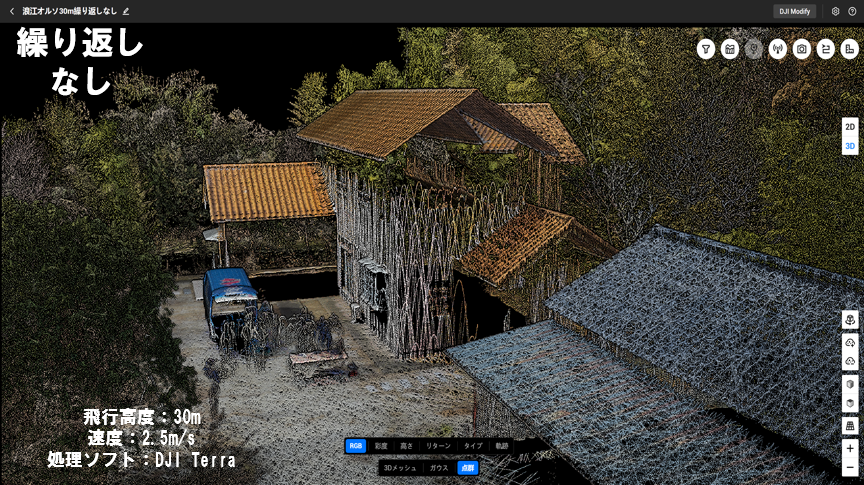This screenshot has height=485, width=864.
Task: Click the antenna signal icon button
Action: coord(778,49)
